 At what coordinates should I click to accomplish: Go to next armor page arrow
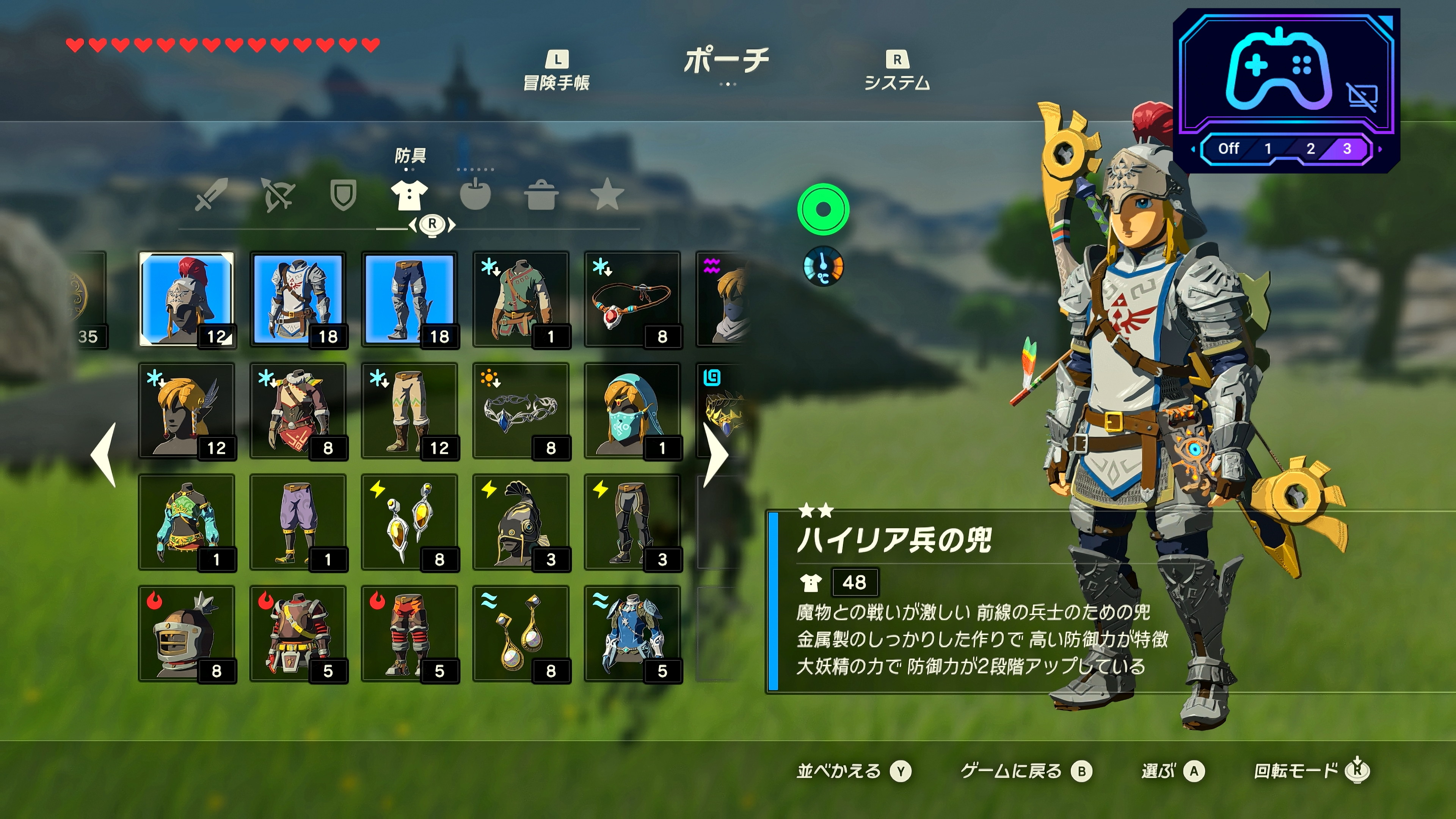[717, 455]
